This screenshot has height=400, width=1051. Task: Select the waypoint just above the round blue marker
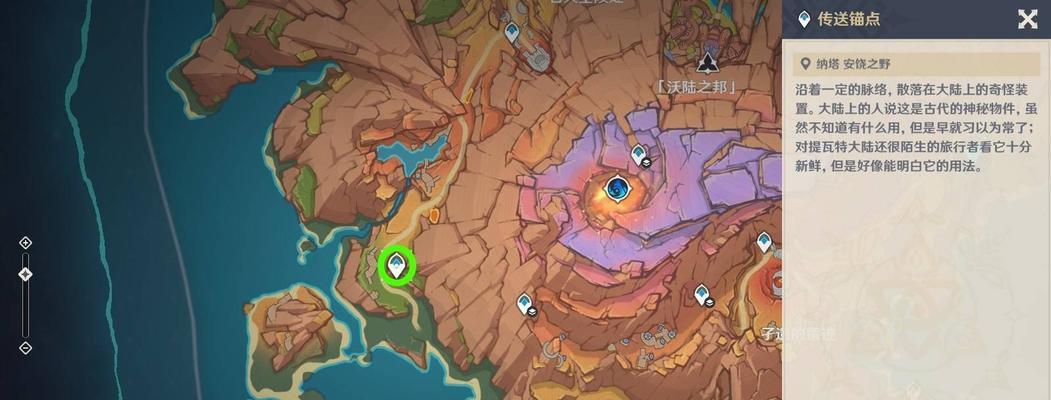639,154
